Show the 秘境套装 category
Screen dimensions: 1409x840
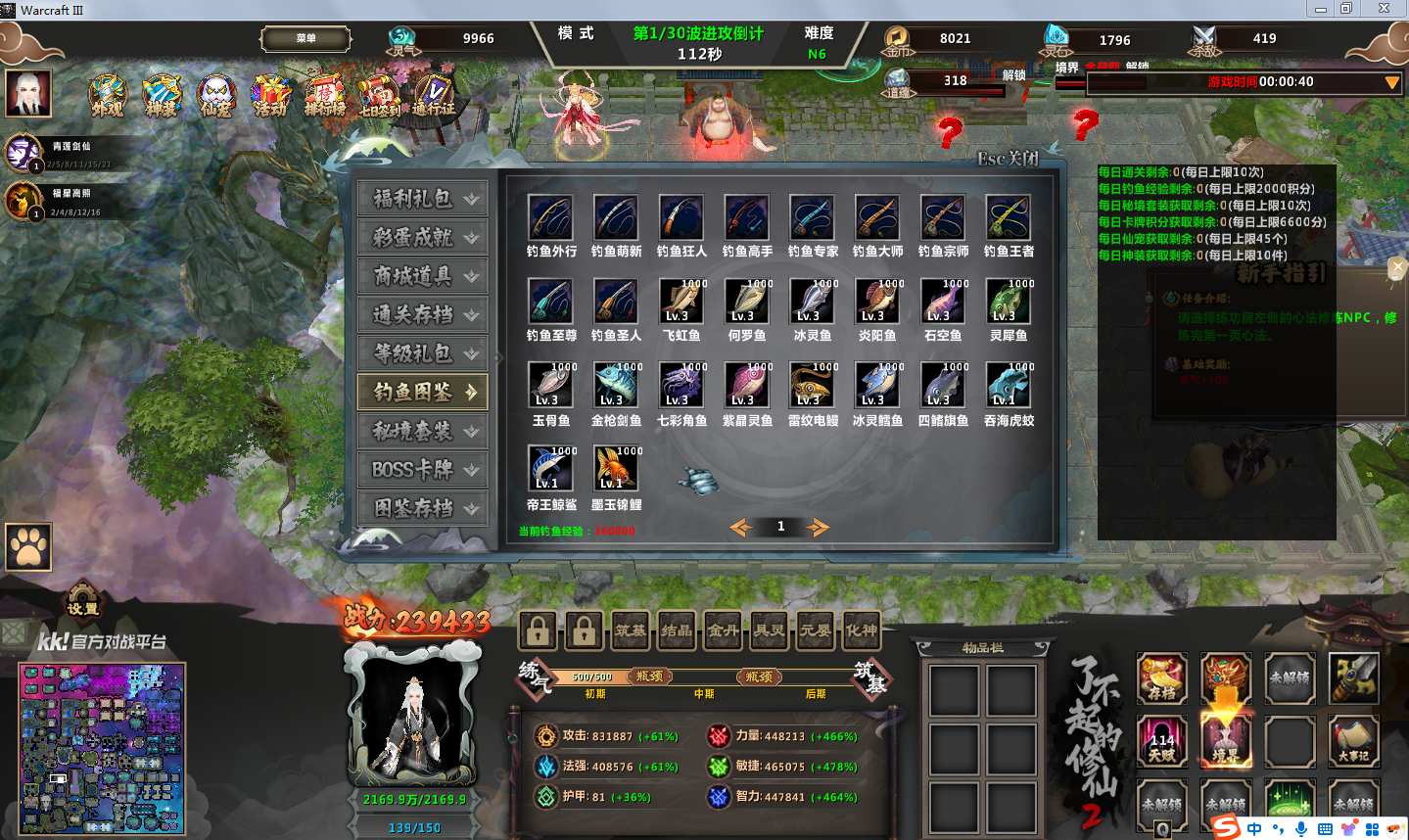422,431
